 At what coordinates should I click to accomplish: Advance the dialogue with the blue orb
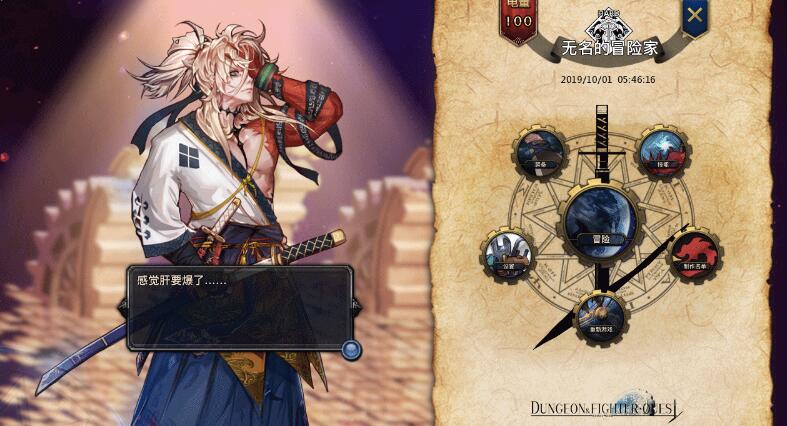pyautogui.click(x=350, y=349)
